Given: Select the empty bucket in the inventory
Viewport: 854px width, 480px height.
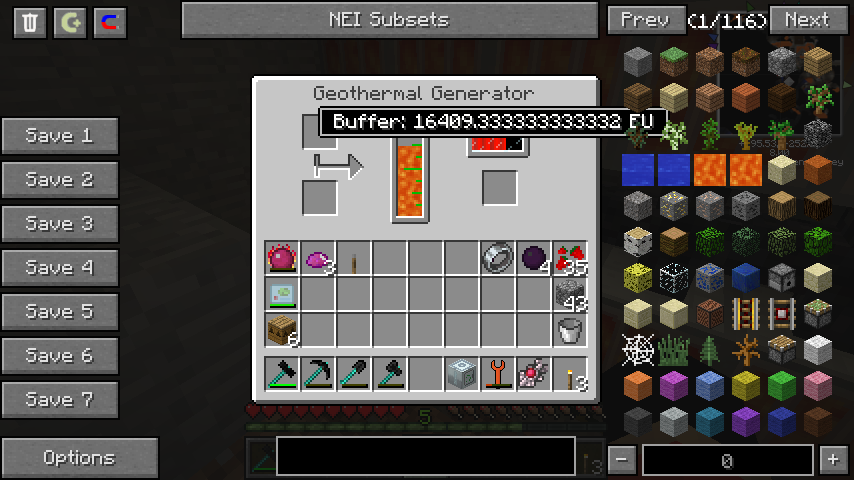Looking at the screenshot, I should point(570,329).
